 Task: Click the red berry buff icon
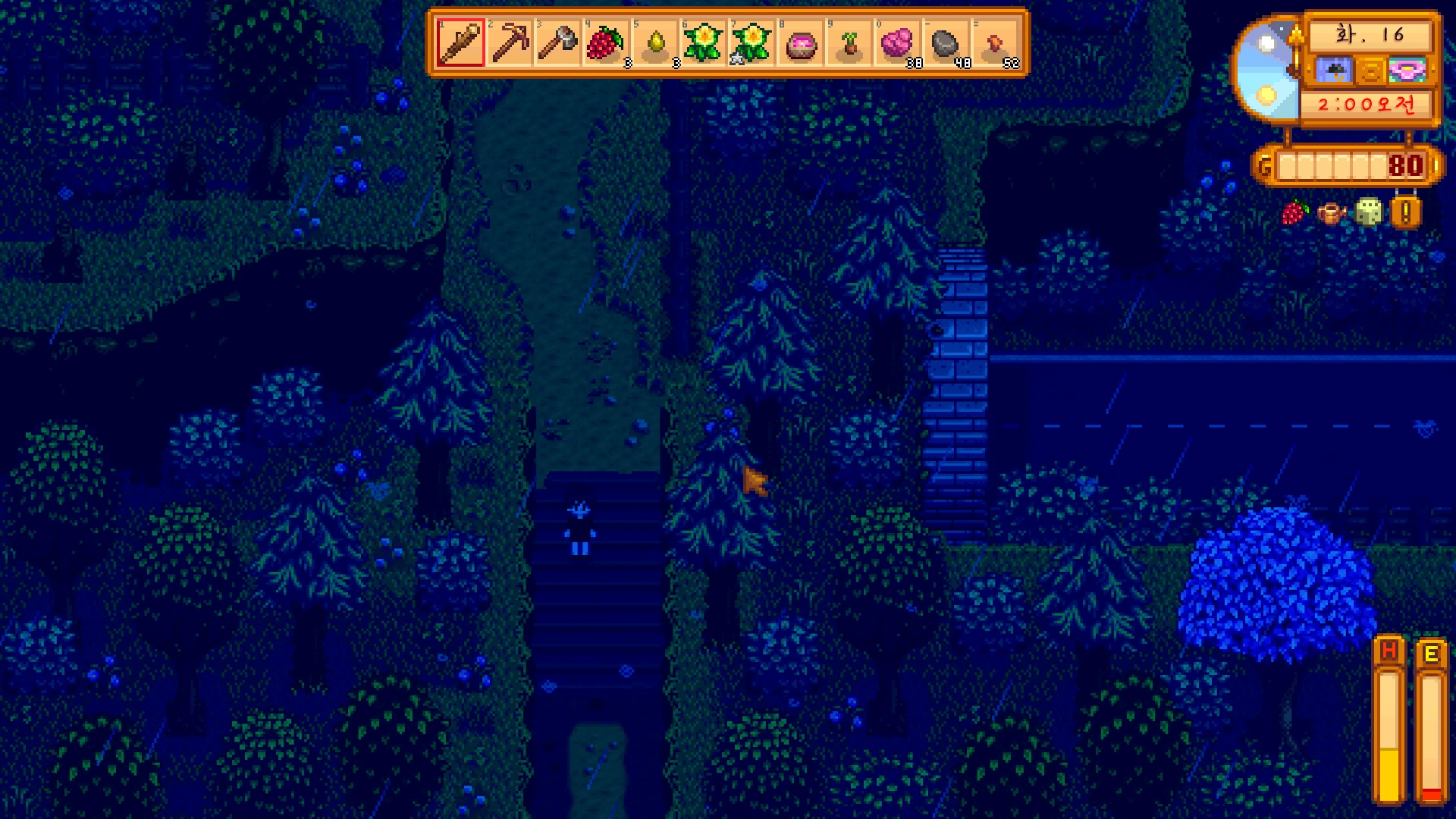1295,213
